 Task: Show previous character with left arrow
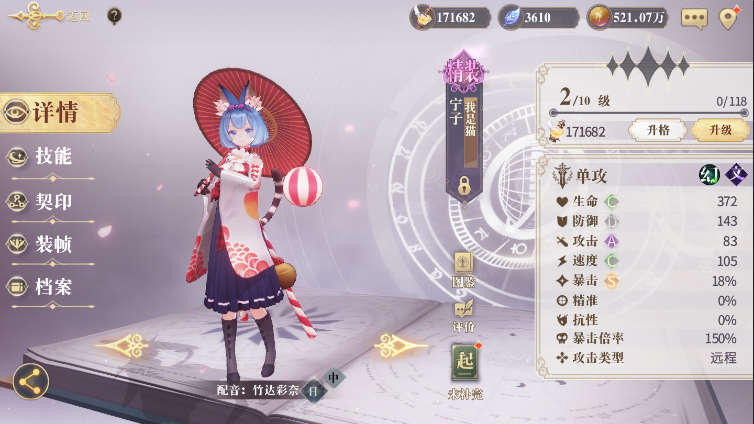pos(123,347)
